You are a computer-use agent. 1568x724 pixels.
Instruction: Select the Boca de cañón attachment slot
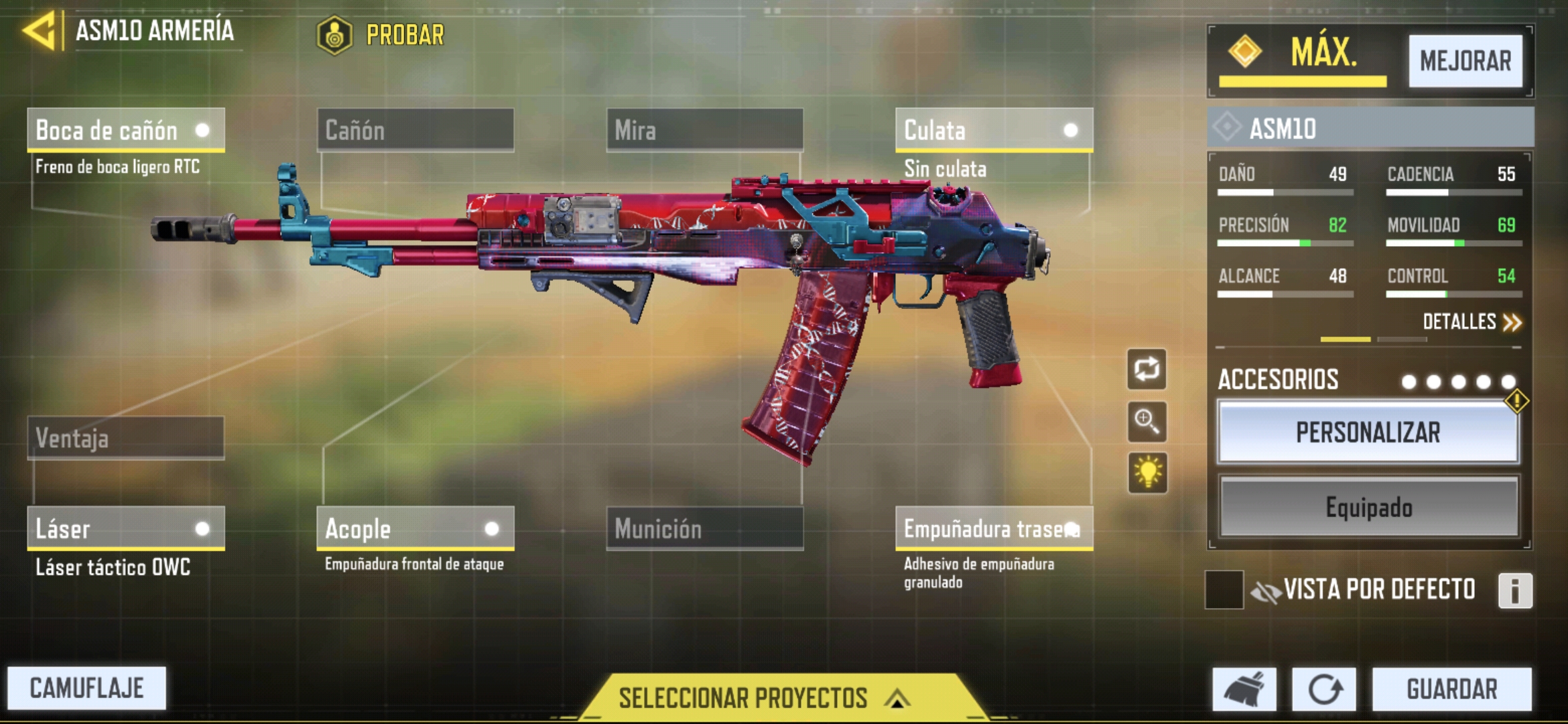pyautogui.click(x=125, y=130)
